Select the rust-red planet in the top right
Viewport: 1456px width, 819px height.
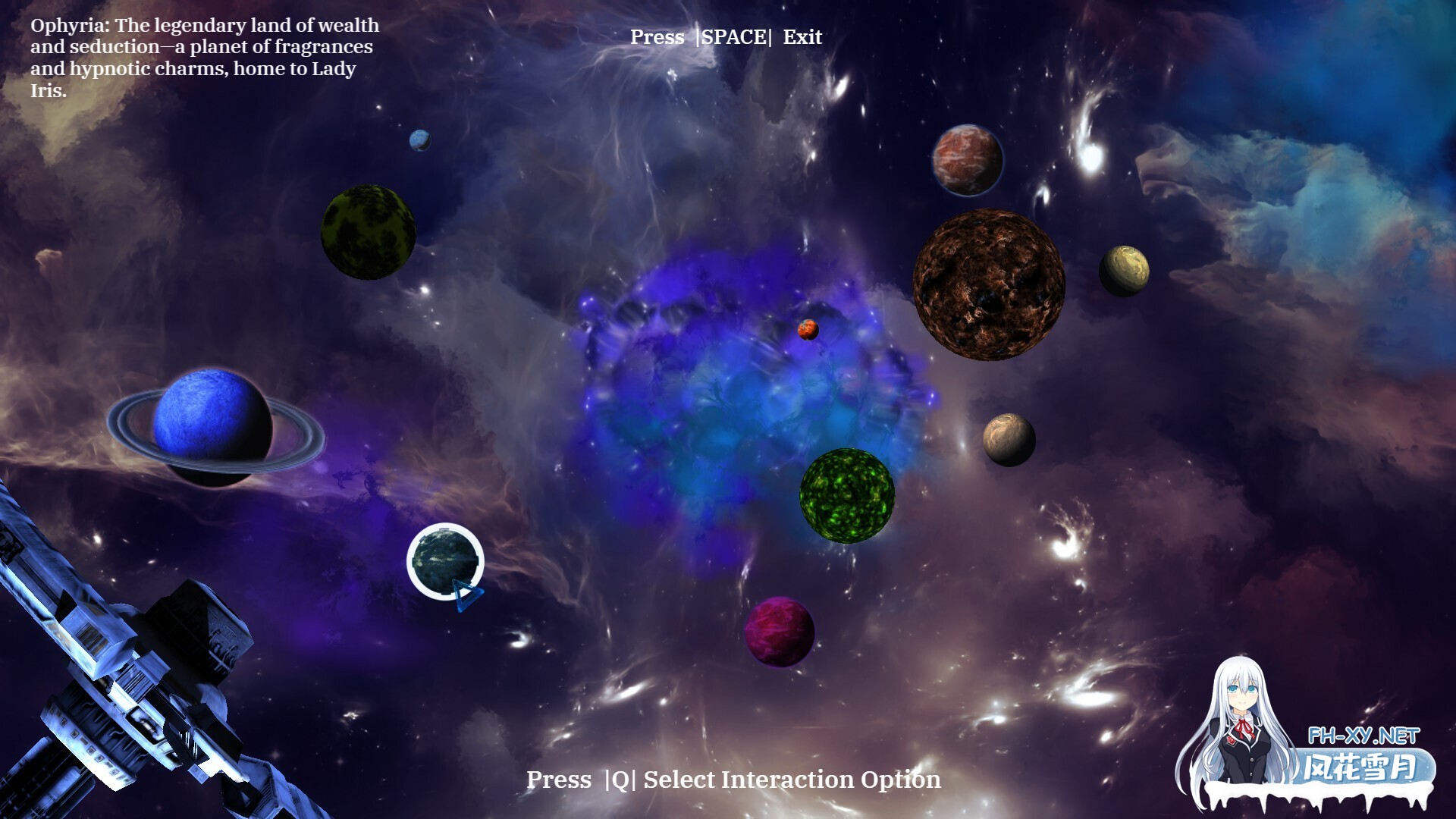click(x=966, y=158)
